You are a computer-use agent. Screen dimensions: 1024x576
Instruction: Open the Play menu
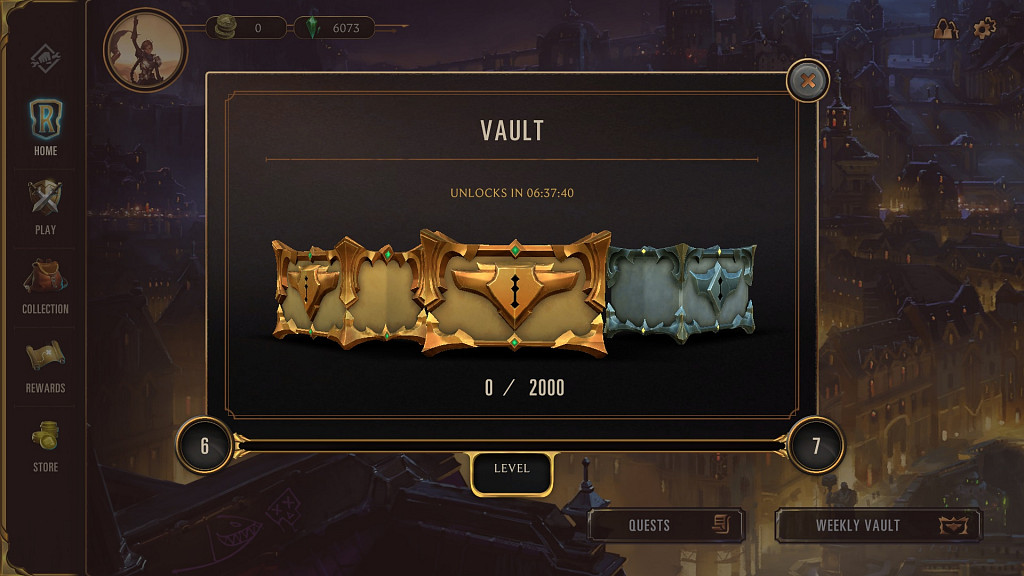46,206
